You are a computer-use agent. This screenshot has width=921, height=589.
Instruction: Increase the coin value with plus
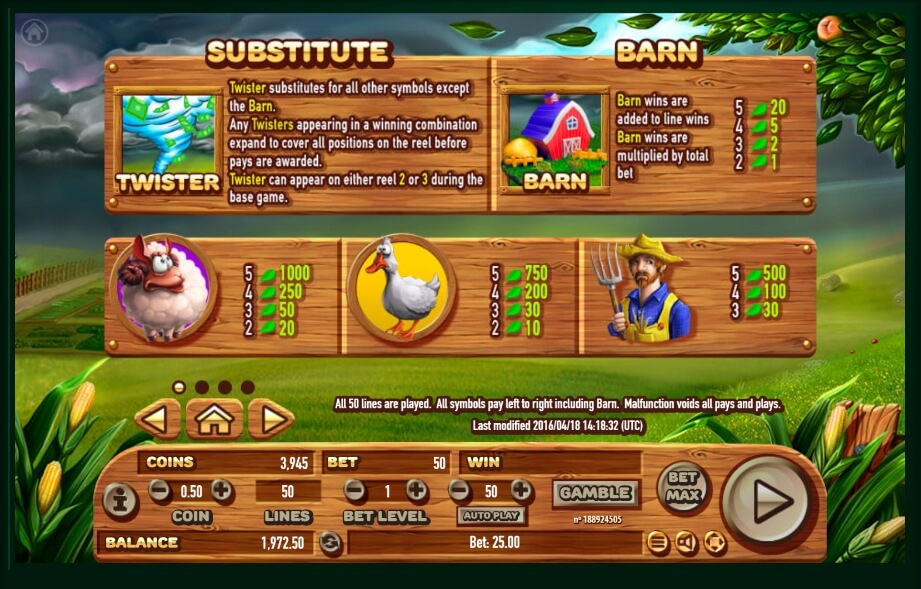[x=222, y=490]
